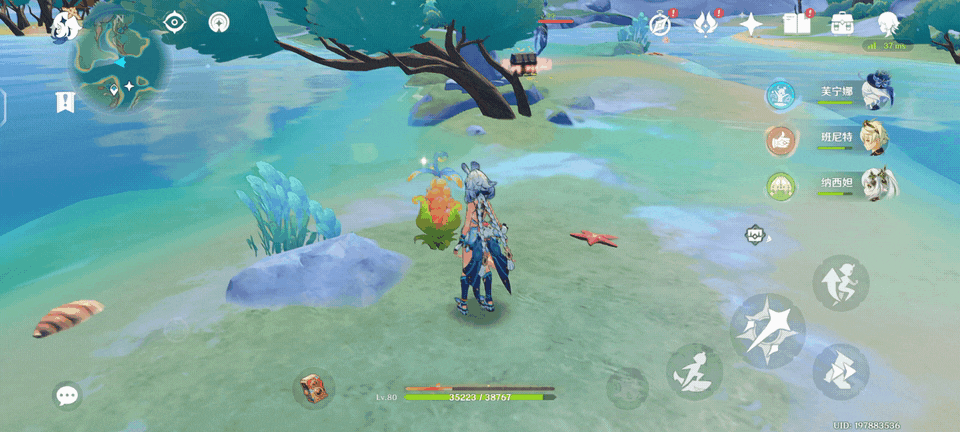The height and width of the screenshot is (432, 960).
Task: Expand the circular minimap
Action: pos(120,62)
